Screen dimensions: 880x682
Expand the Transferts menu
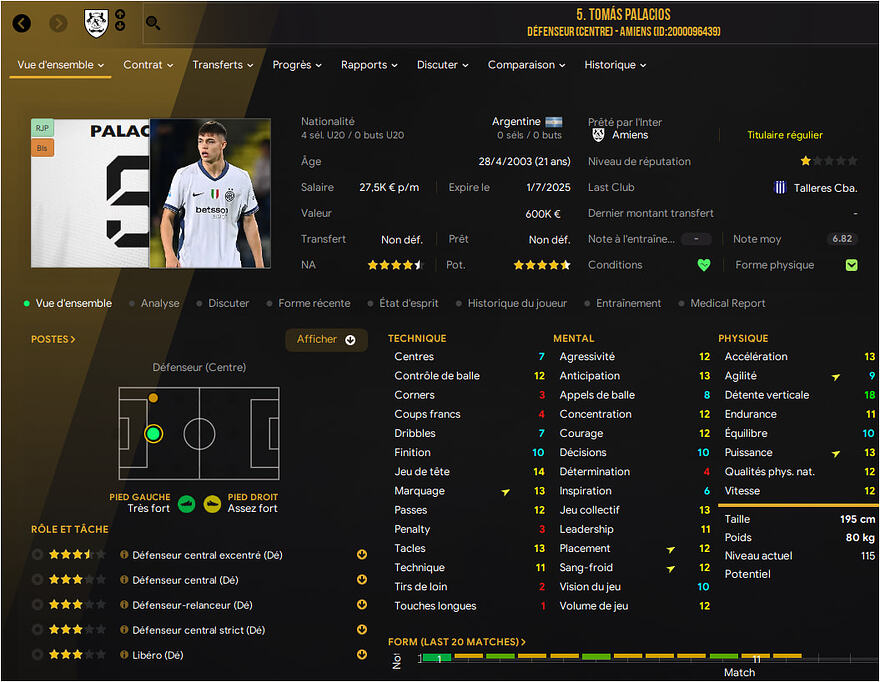[x=223, y=65]
